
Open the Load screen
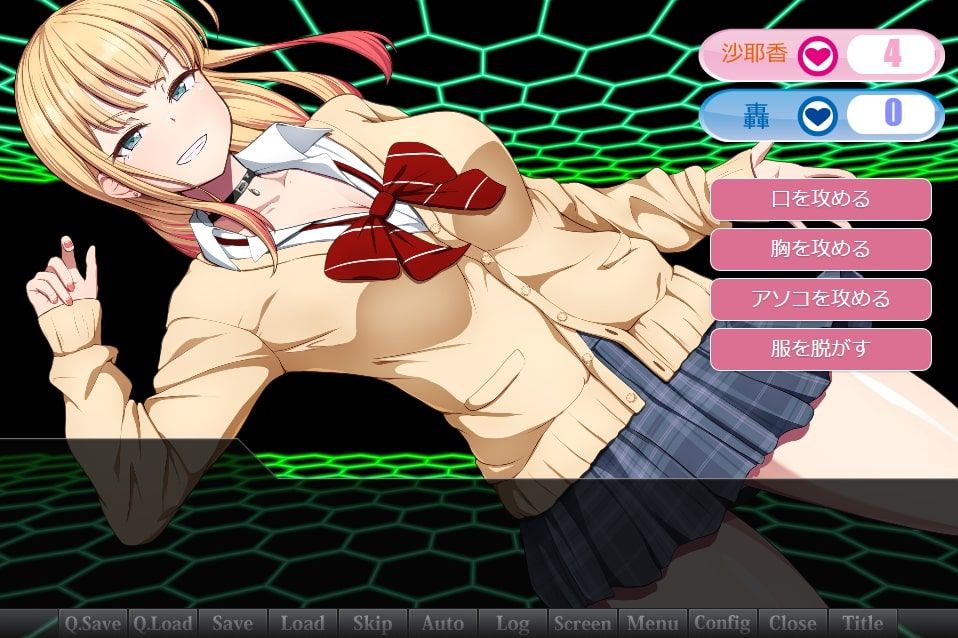pyautogui.click(x=302, y=623)
